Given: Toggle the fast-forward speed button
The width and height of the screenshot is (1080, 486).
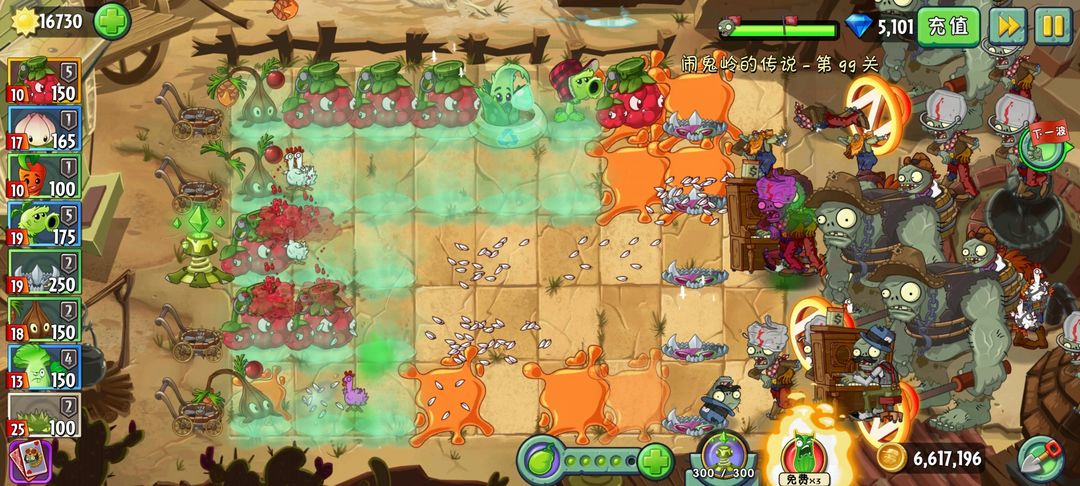Looking at the screenshot, I should click(1007, 25).
